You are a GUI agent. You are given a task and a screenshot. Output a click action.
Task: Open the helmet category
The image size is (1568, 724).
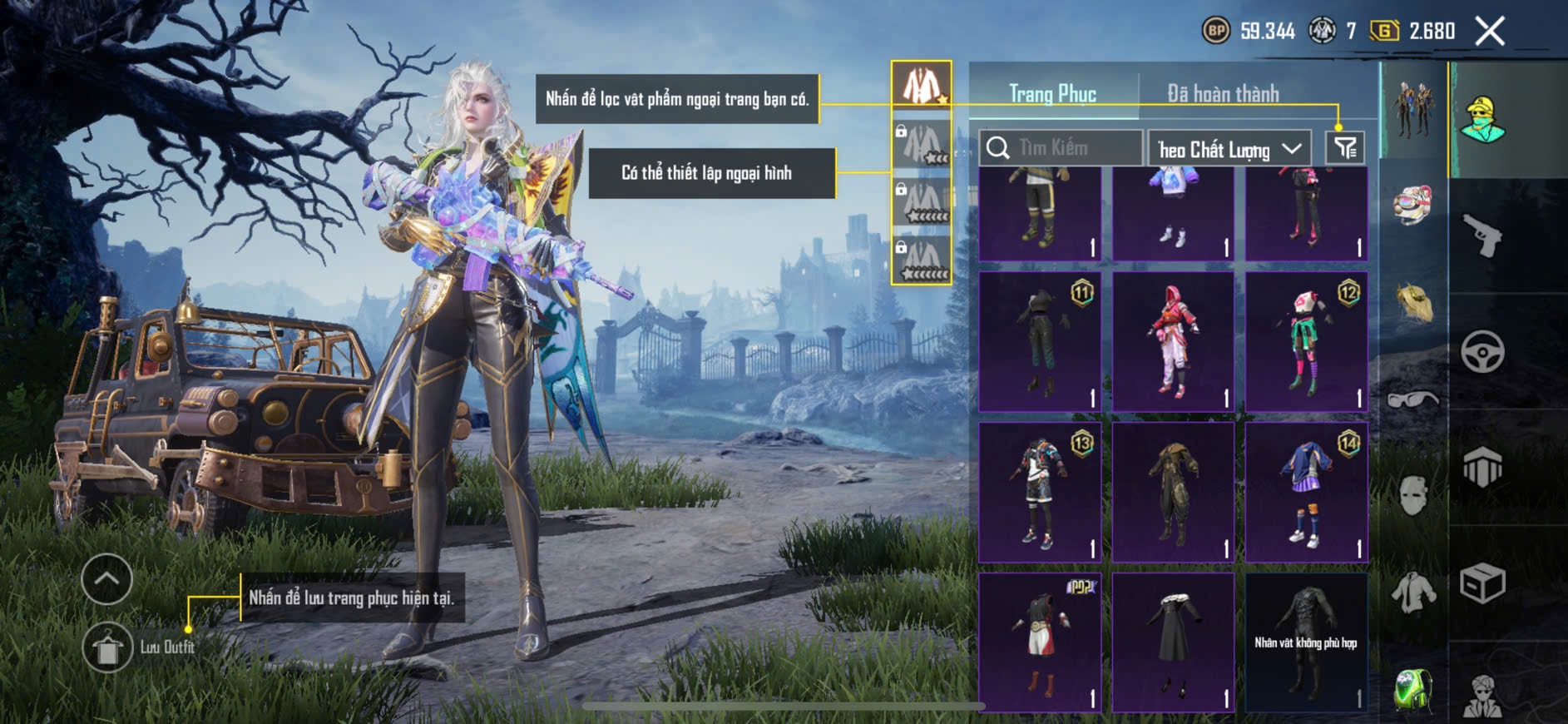[1413, 207]
